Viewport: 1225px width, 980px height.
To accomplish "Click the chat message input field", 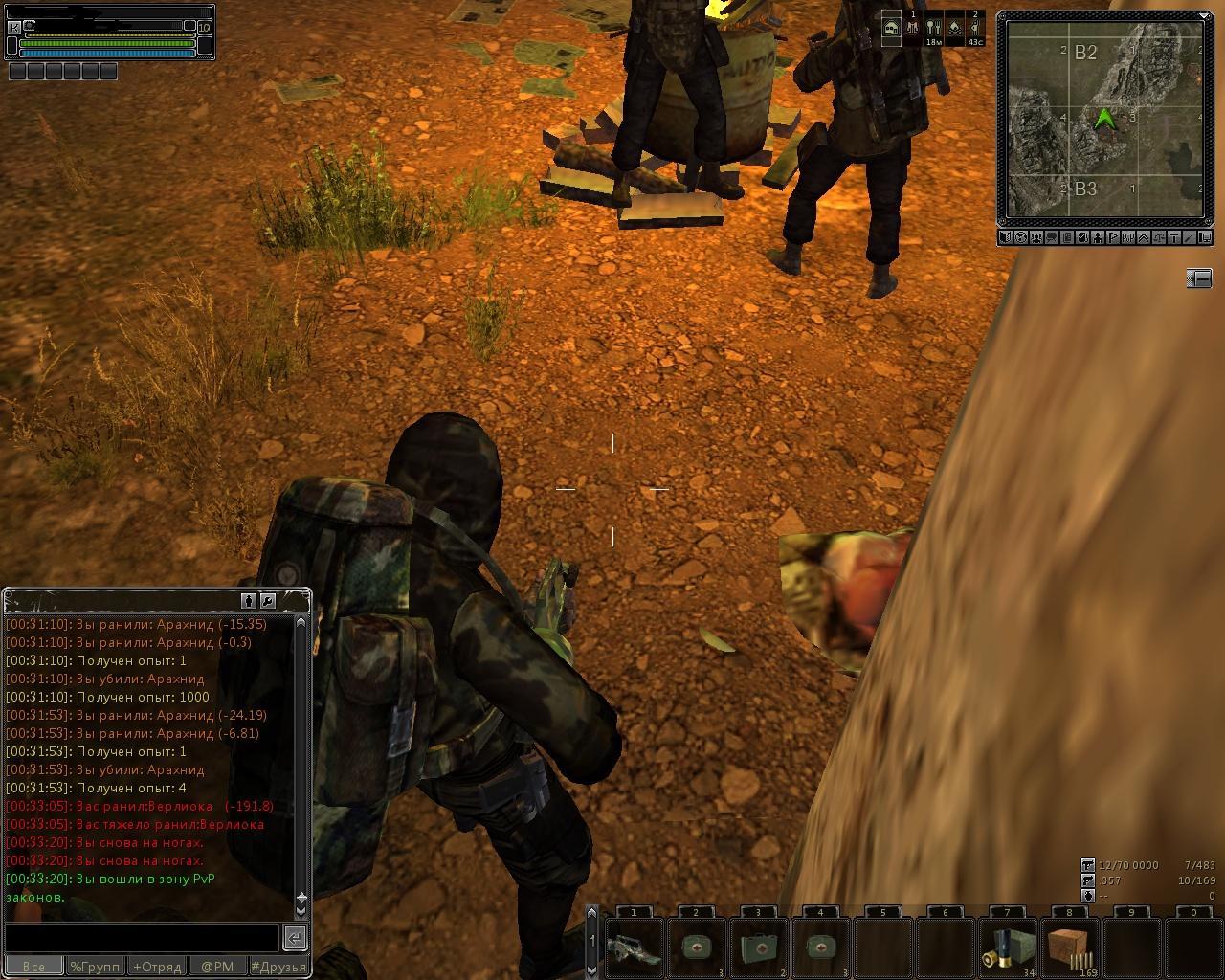I will click(142, 937).
